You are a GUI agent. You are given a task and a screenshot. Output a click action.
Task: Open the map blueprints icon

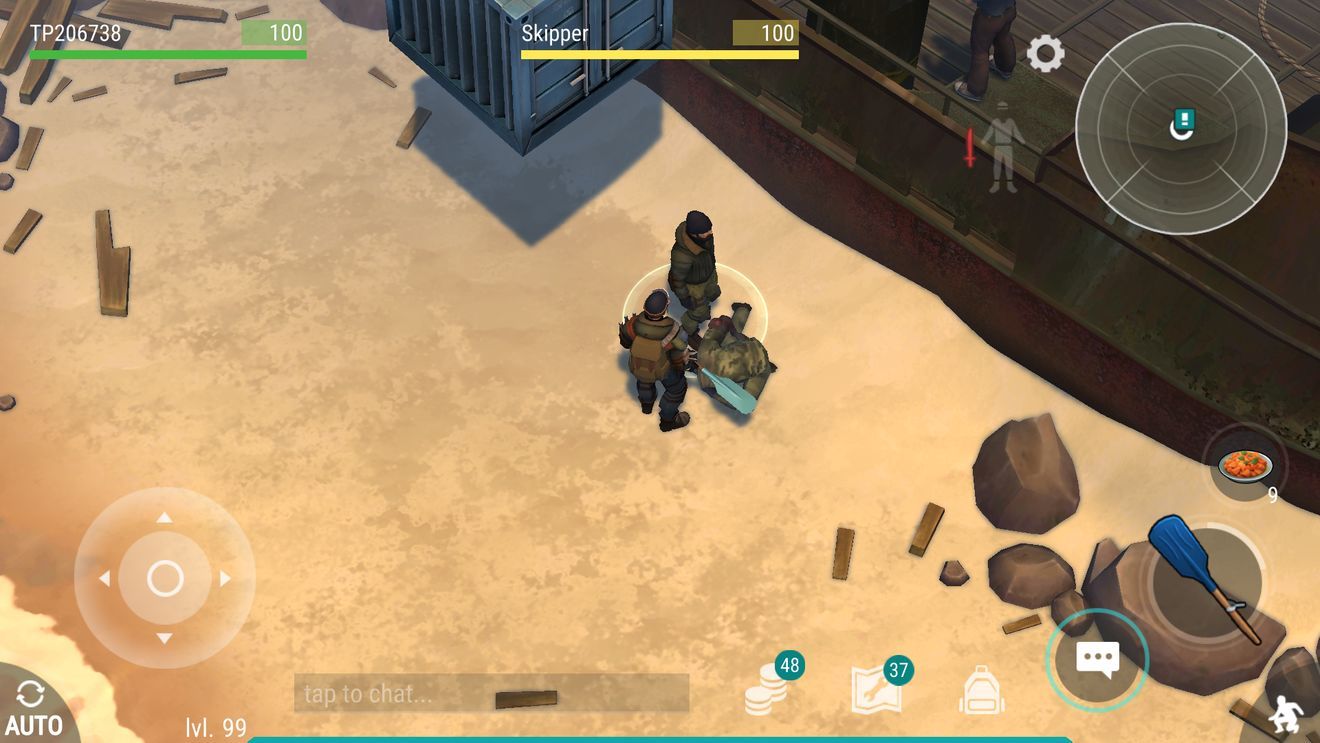point(876,689)
